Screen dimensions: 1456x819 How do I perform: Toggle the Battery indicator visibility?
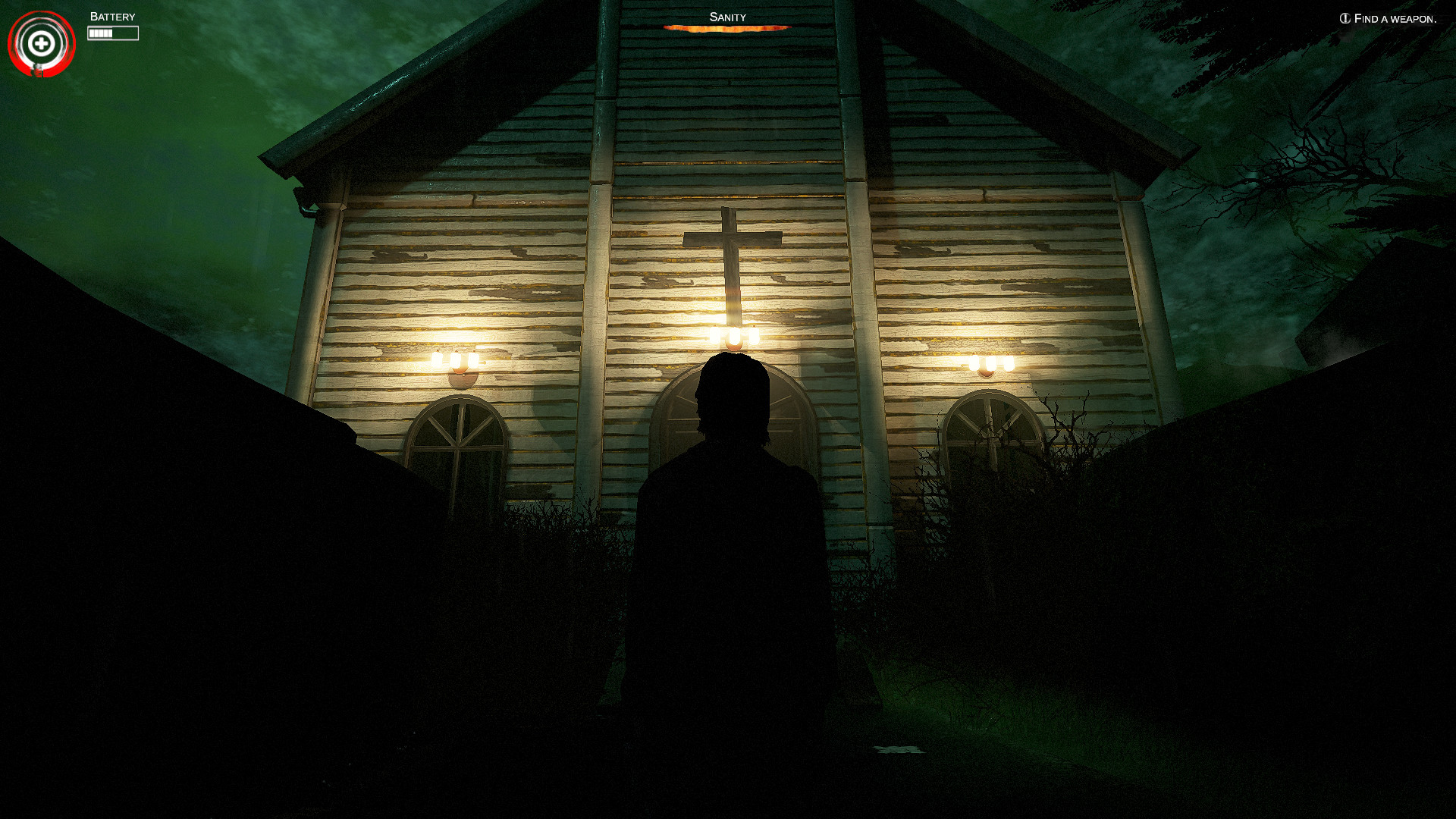click(x=114, y=32)
